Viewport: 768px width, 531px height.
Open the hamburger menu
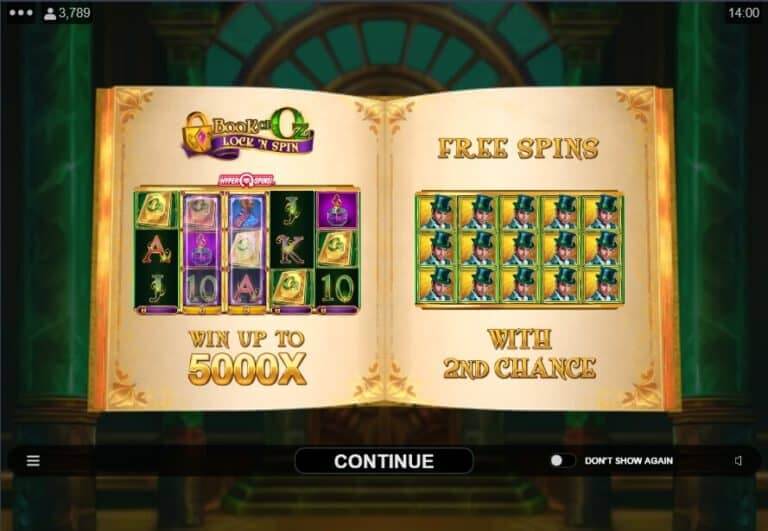pyautogui.click(x=33, y=461)
